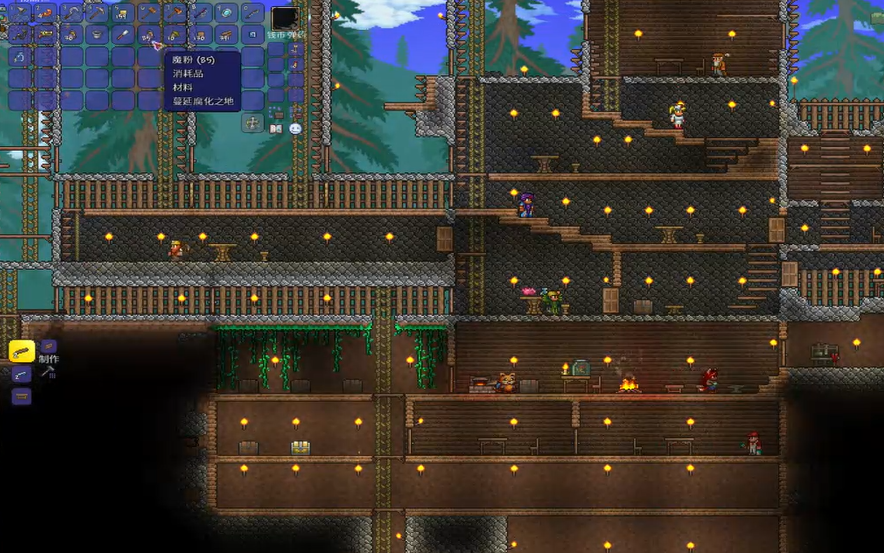
Task: Click the ingredient slot above the 制作 label
Action: coord(47,347)
